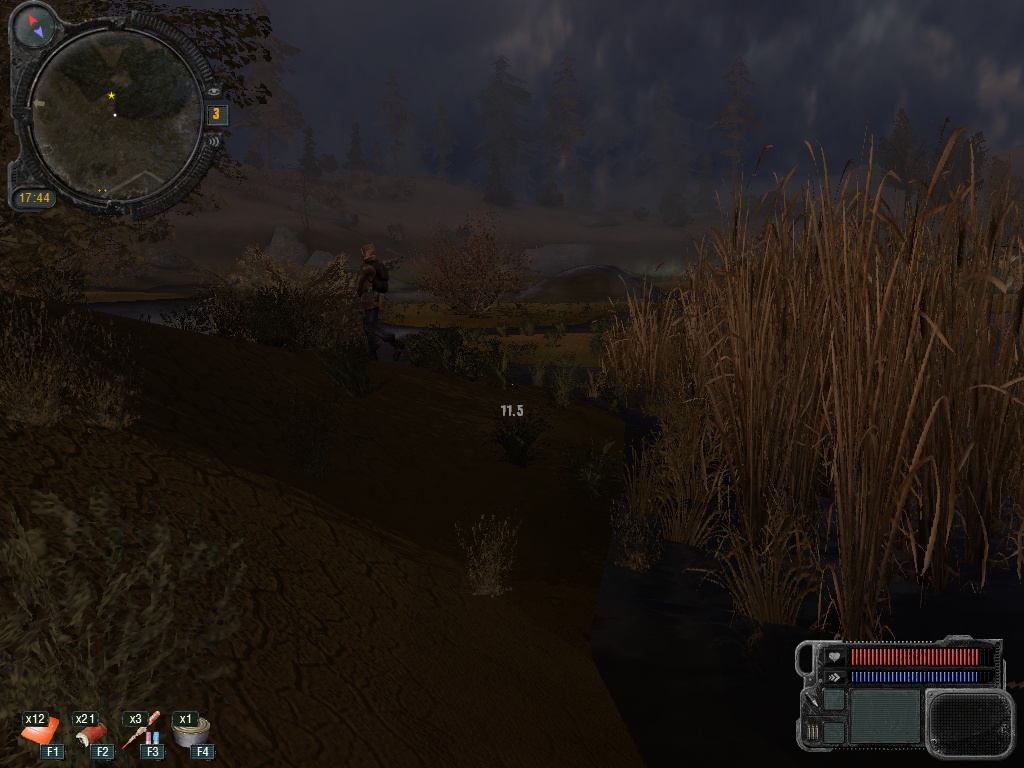The width and height of the screenshot is (1024, 768).
Task: Click the eye visibility icon beside the minimap
Action: coord(215,90)
